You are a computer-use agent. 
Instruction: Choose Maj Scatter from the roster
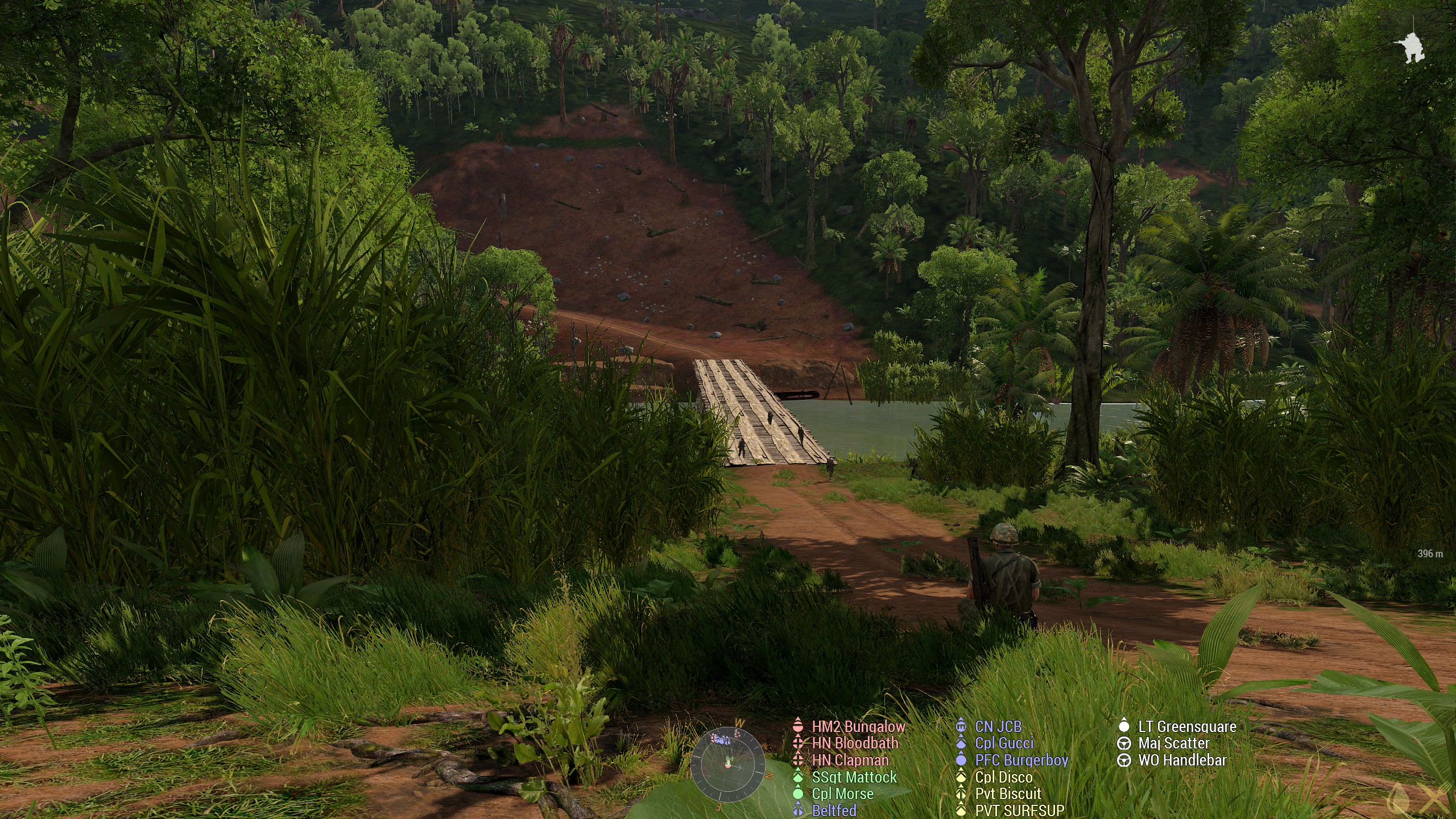1173,743
